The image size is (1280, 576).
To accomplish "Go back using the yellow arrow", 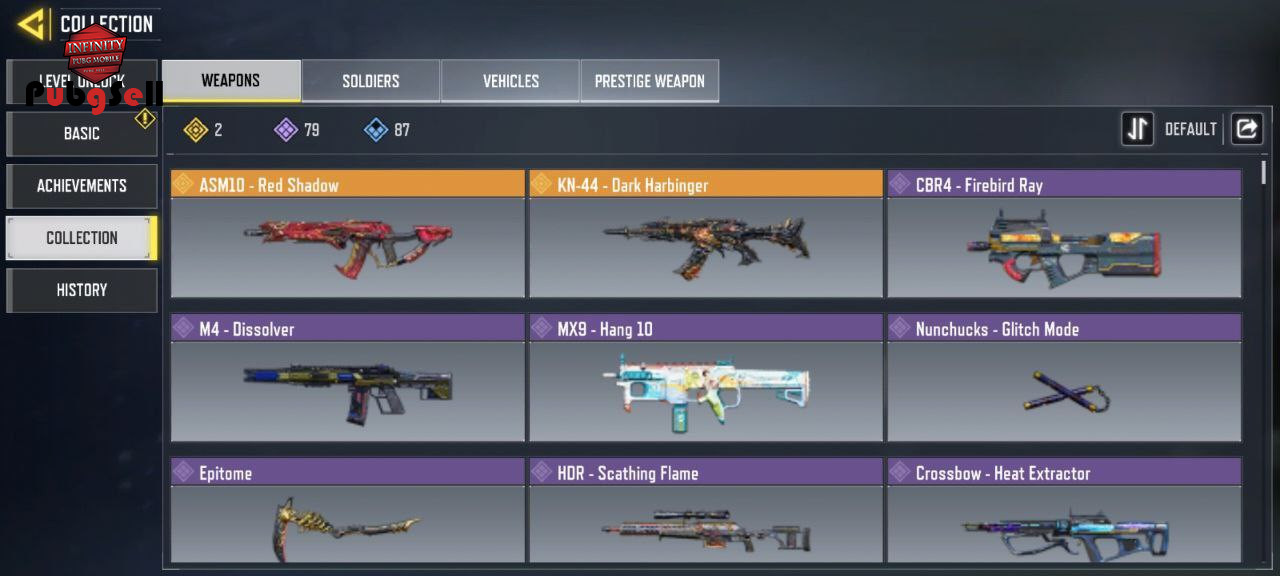I will pos(31,24).
